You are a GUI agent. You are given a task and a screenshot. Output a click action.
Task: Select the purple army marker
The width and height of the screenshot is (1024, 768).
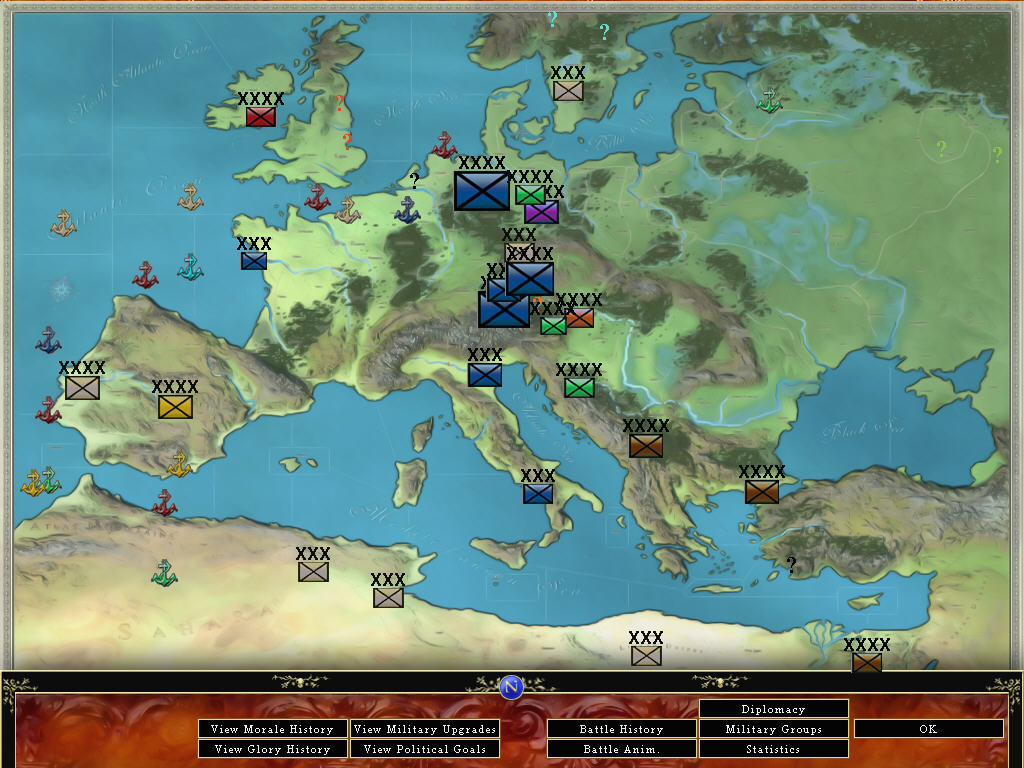541,212
